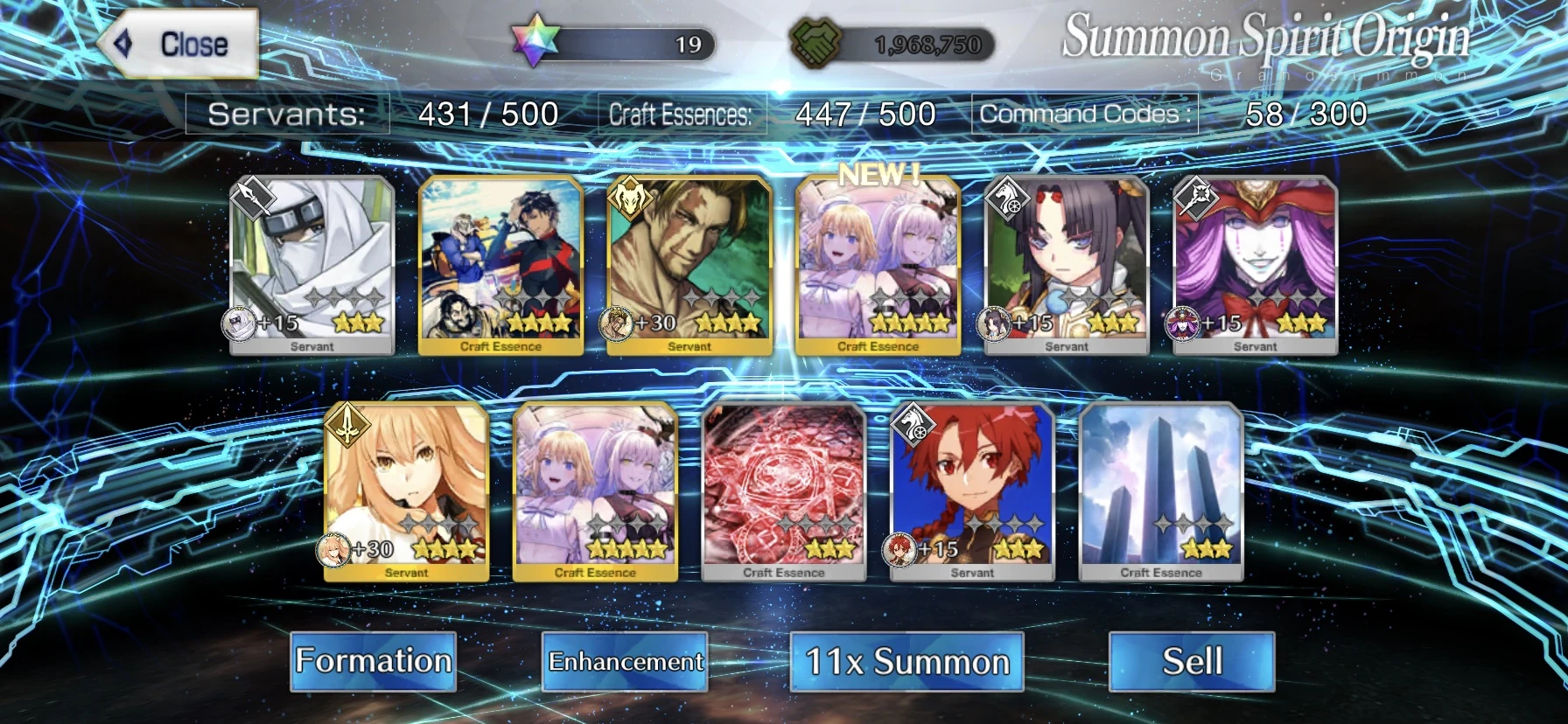
Task: Select the NEW! 5-star Craft Essence card
Action: [x=878, y=261]
